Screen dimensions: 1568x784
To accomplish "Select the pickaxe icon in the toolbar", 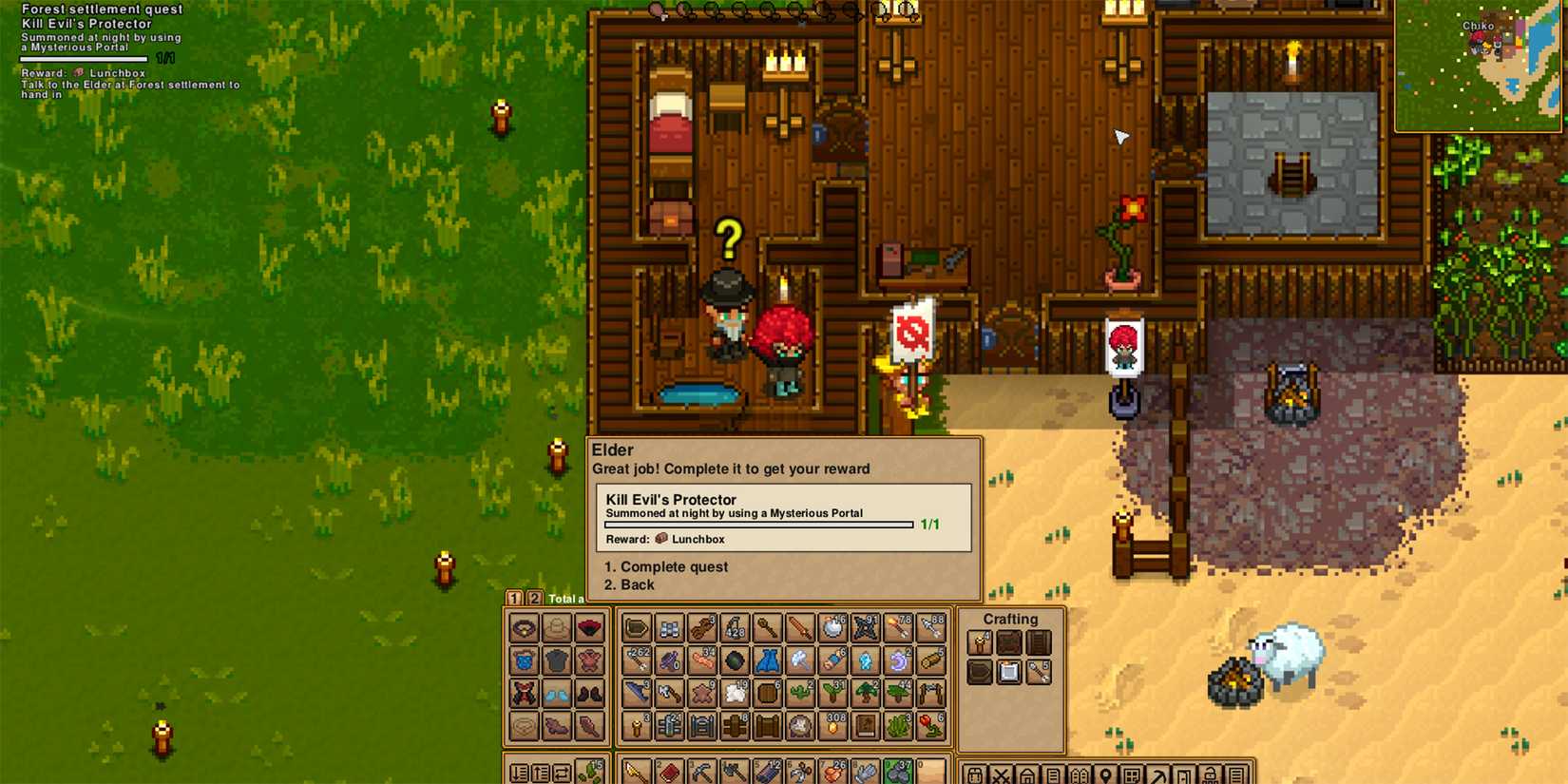I will [1156, 772].
